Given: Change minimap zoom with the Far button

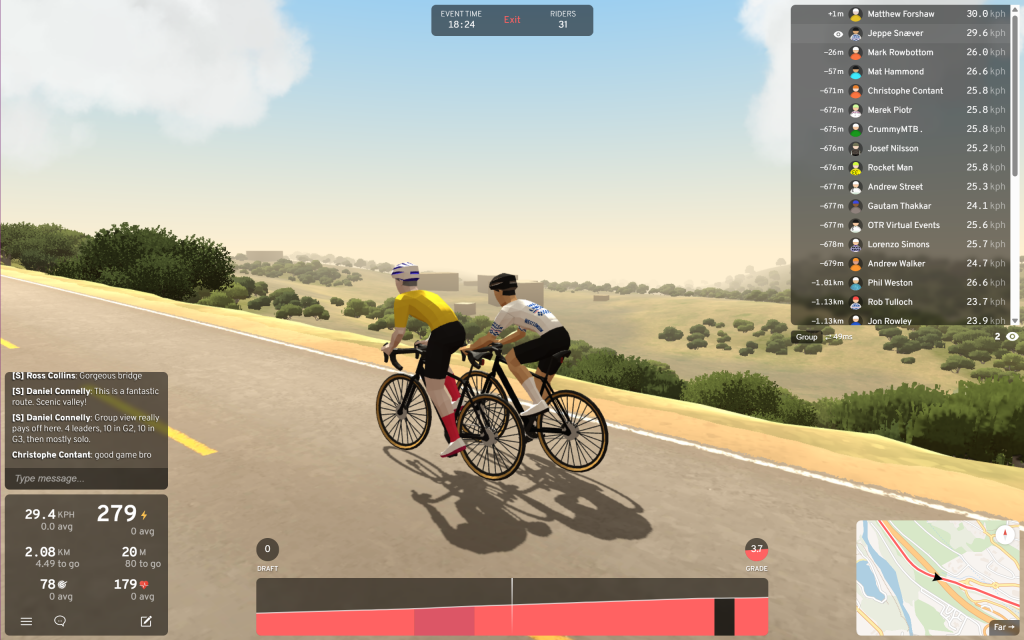Looking at the screenshot, I should (1004, 628).
